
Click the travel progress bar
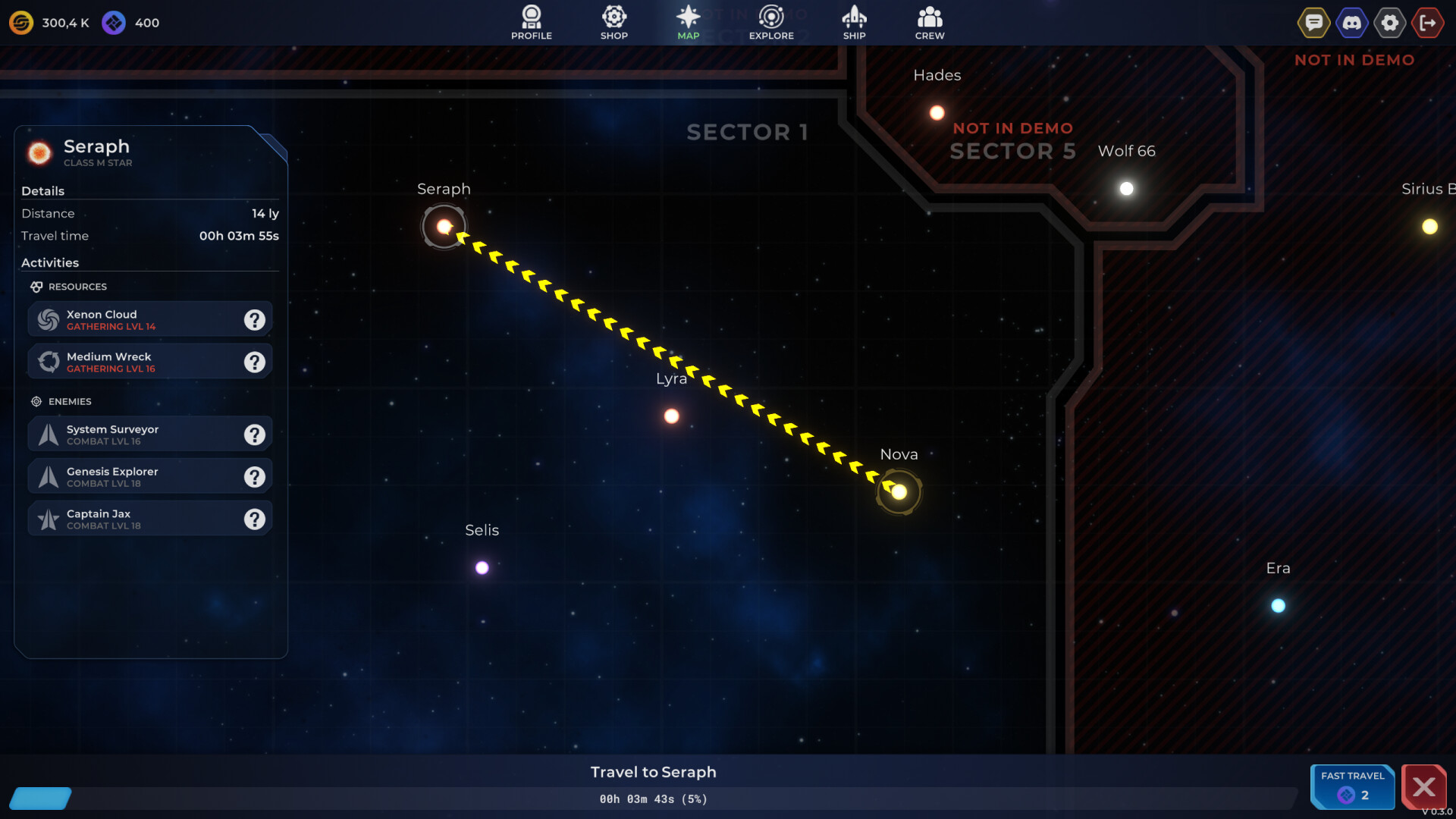click(652, 799)
